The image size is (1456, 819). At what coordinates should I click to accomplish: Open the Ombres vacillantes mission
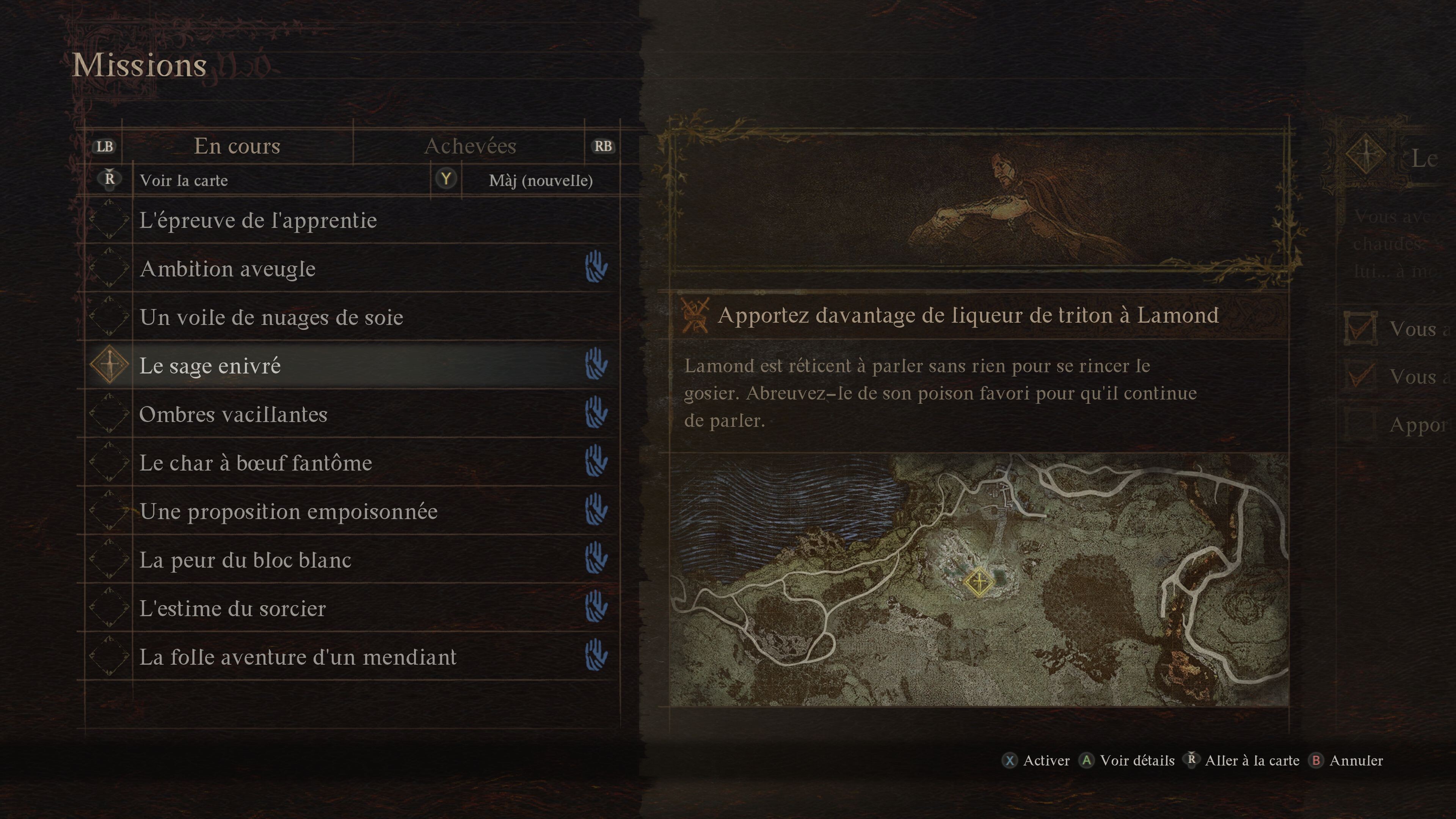(x=233, y=414)
